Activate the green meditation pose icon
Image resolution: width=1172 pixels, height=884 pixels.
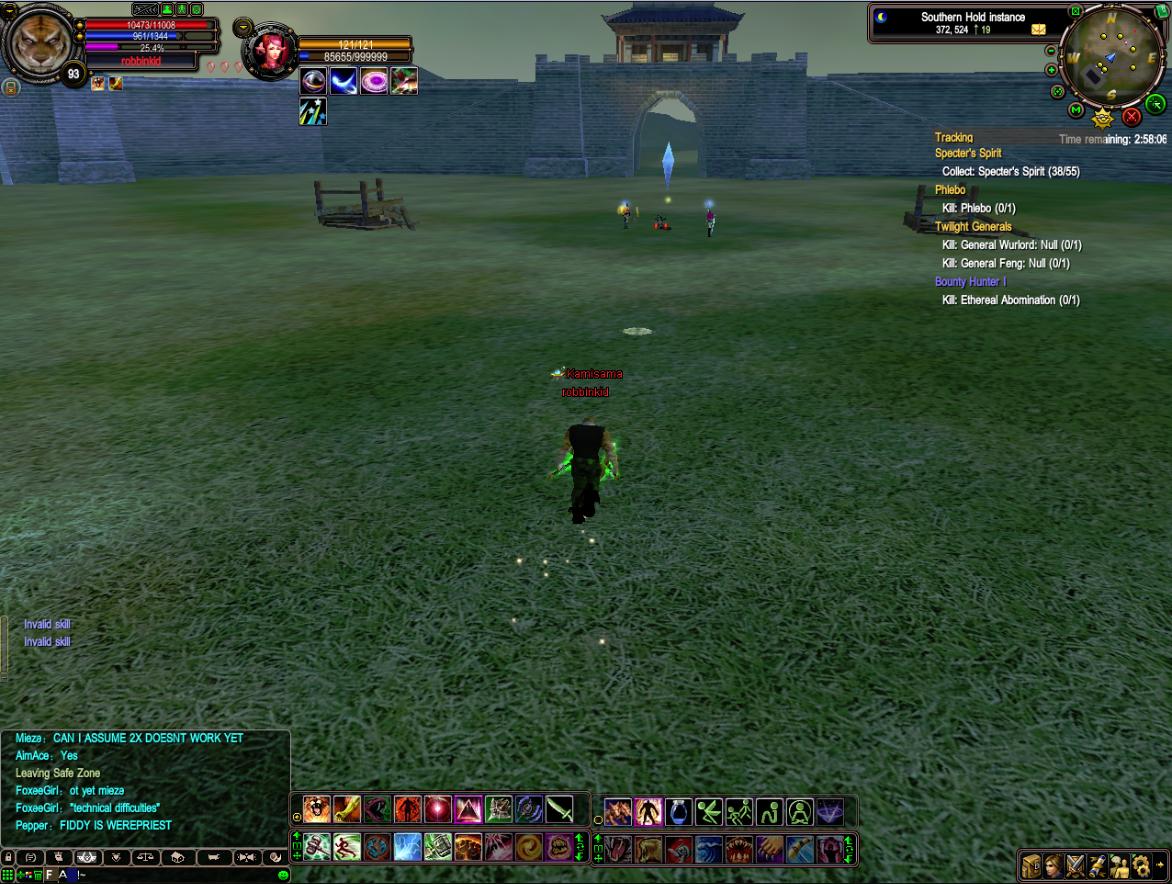800,811
